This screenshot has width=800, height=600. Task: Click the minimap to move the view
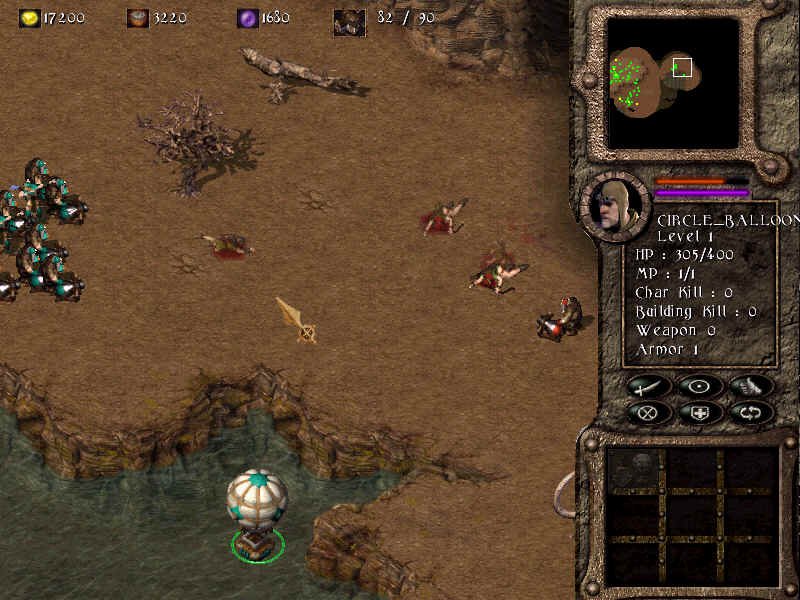pos(673,82)
